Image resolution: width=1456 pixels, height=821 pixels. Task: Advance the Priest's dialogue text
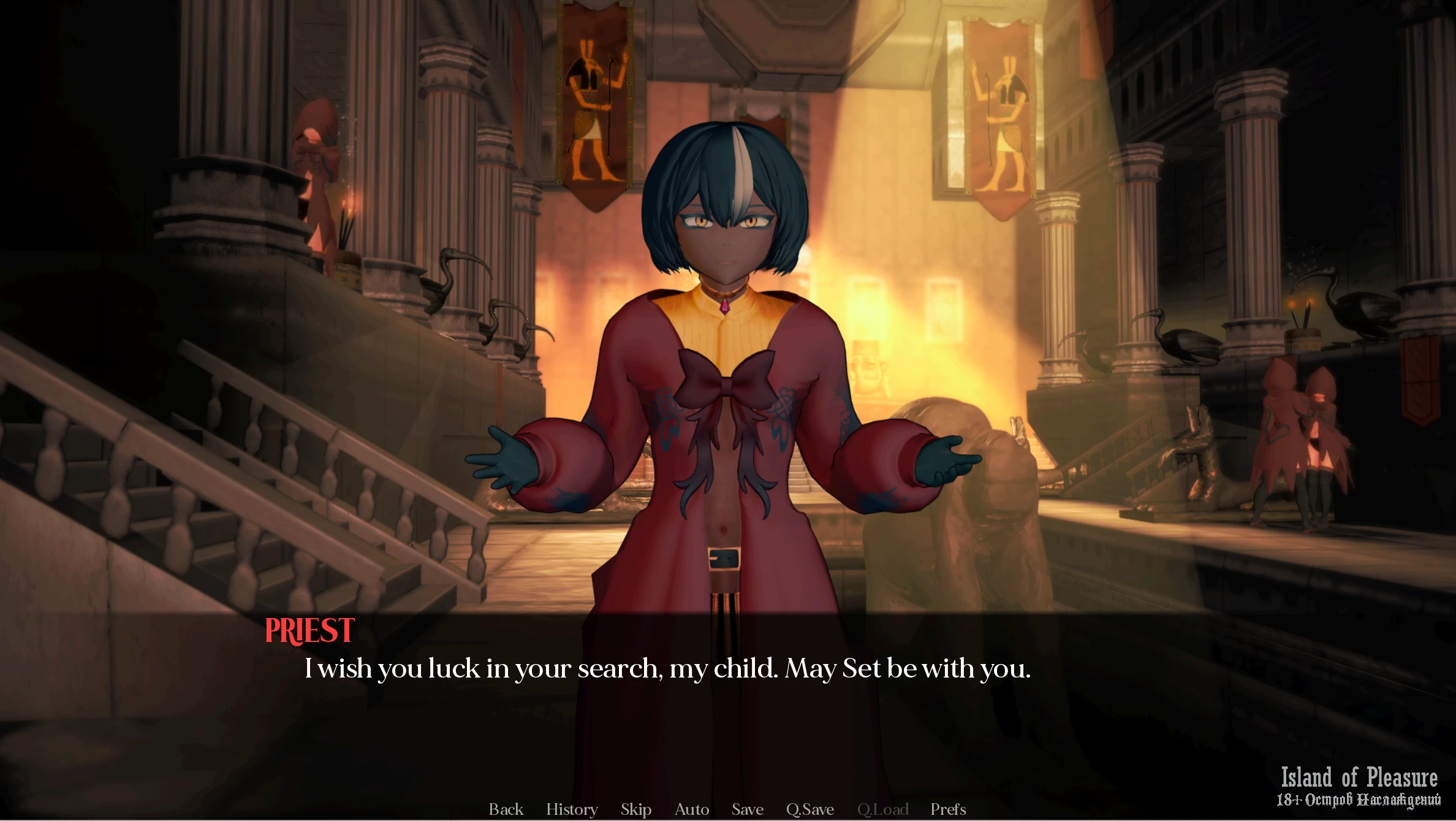point(667,668)
